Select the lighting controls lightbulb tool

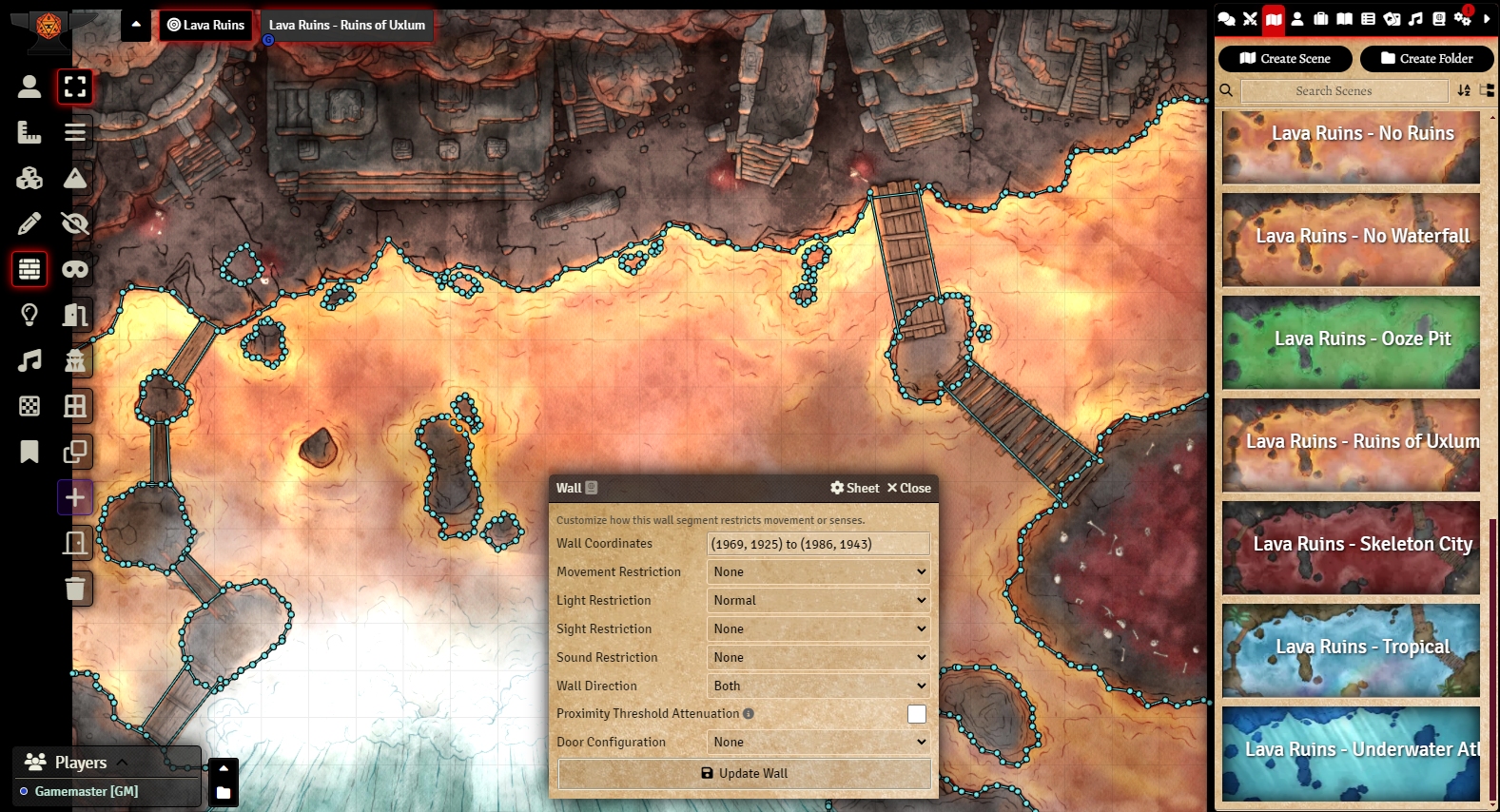click(29, 315)
